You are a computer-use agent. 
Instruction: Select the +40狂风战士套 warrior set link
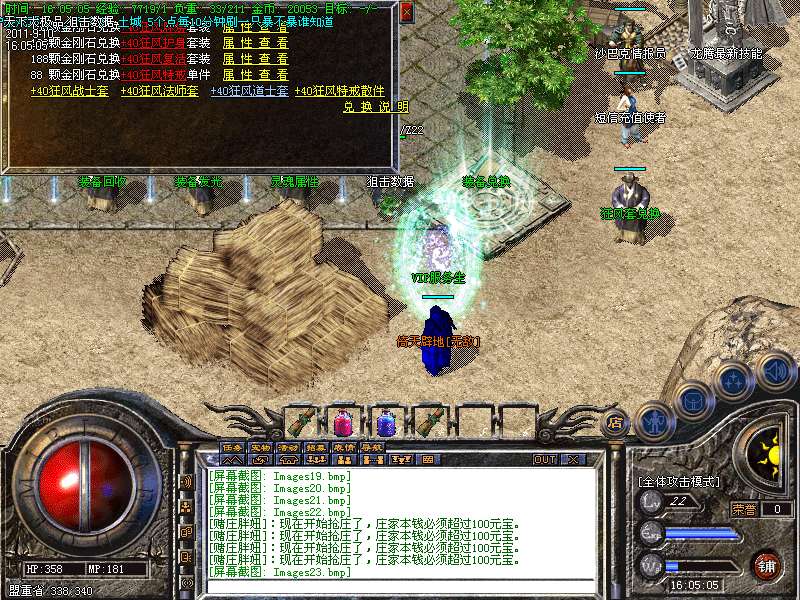click(x=69, y=91)
